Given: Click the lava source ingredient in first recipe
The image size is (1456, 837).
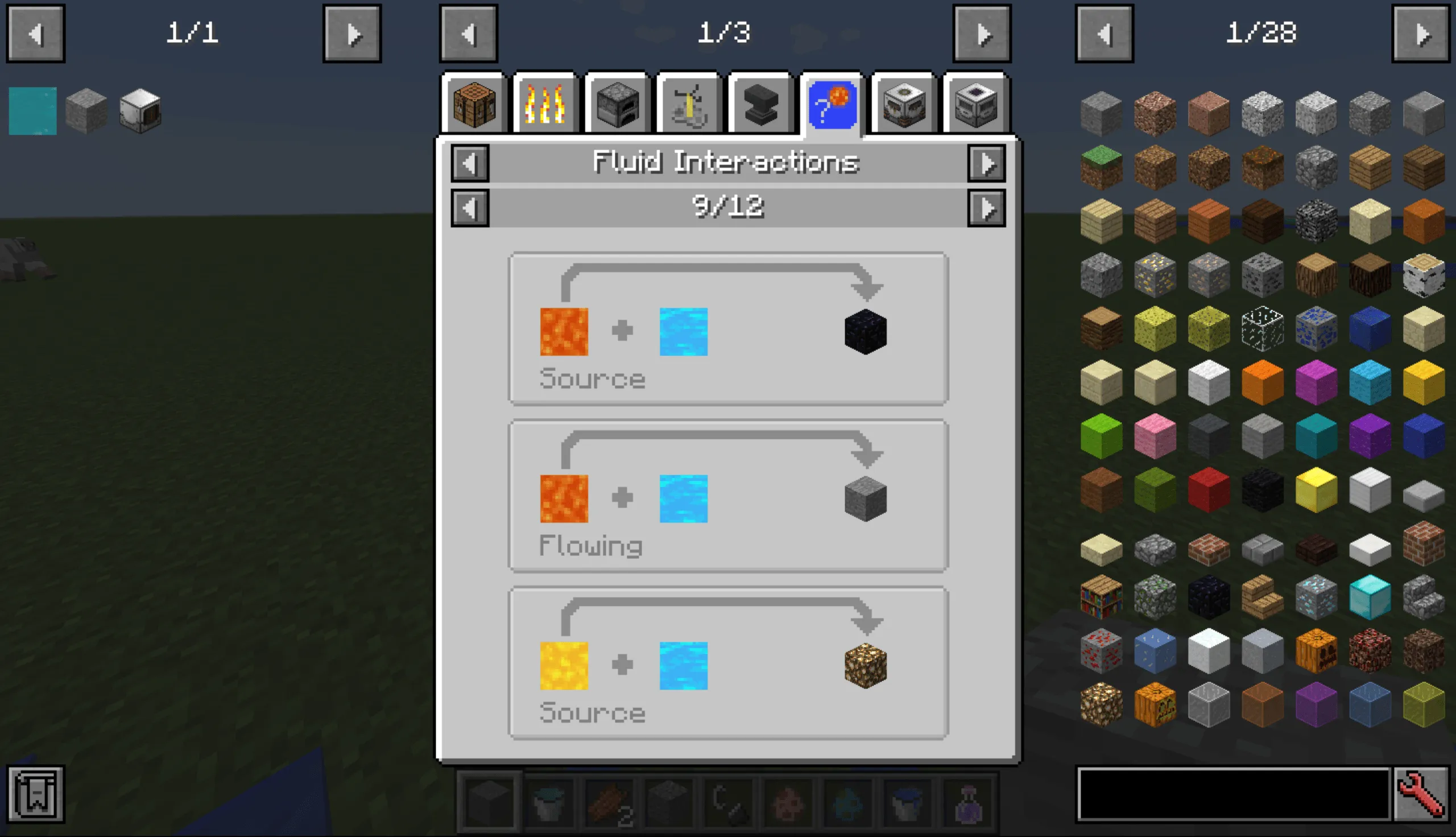Looking at the screenshot, I should 564,331.
